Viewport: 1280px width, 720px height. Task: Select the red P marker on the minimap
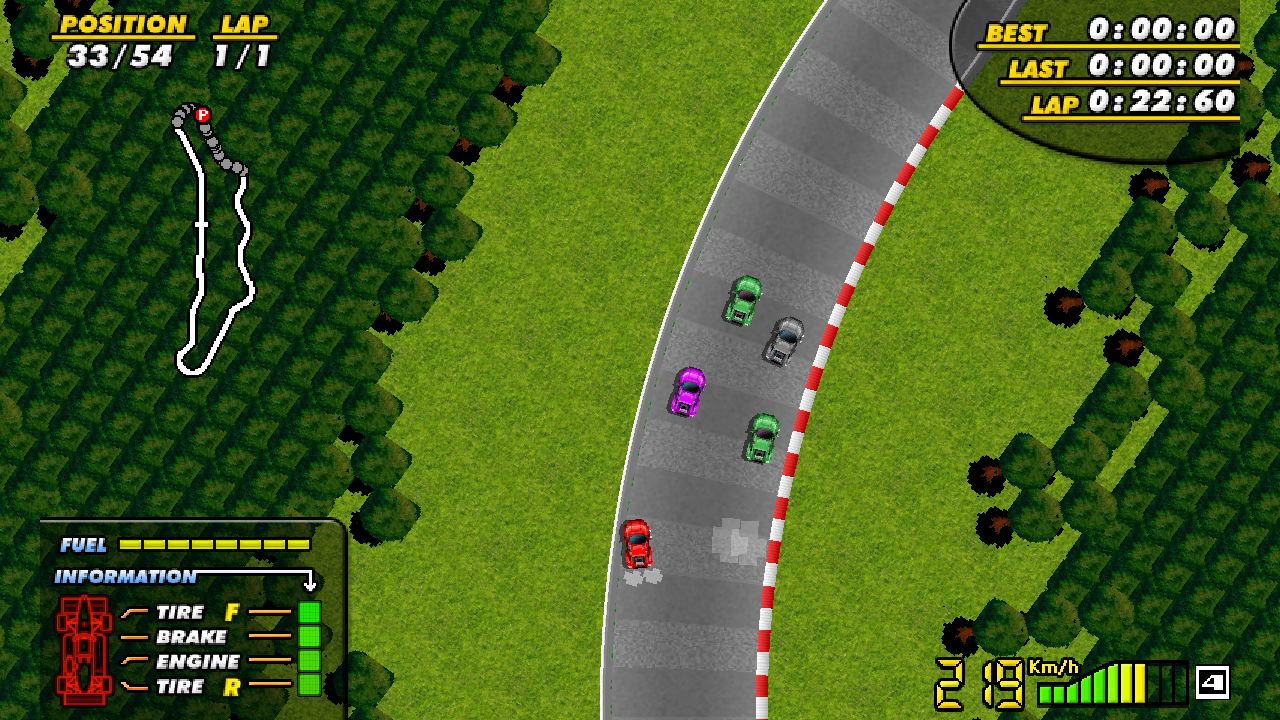203,115
